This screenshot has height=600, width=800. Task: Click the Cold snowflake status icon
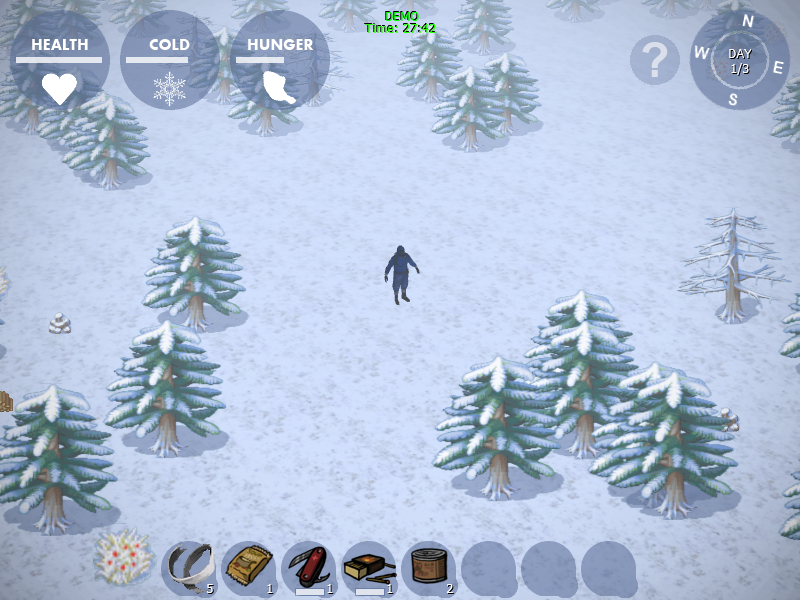169,88
